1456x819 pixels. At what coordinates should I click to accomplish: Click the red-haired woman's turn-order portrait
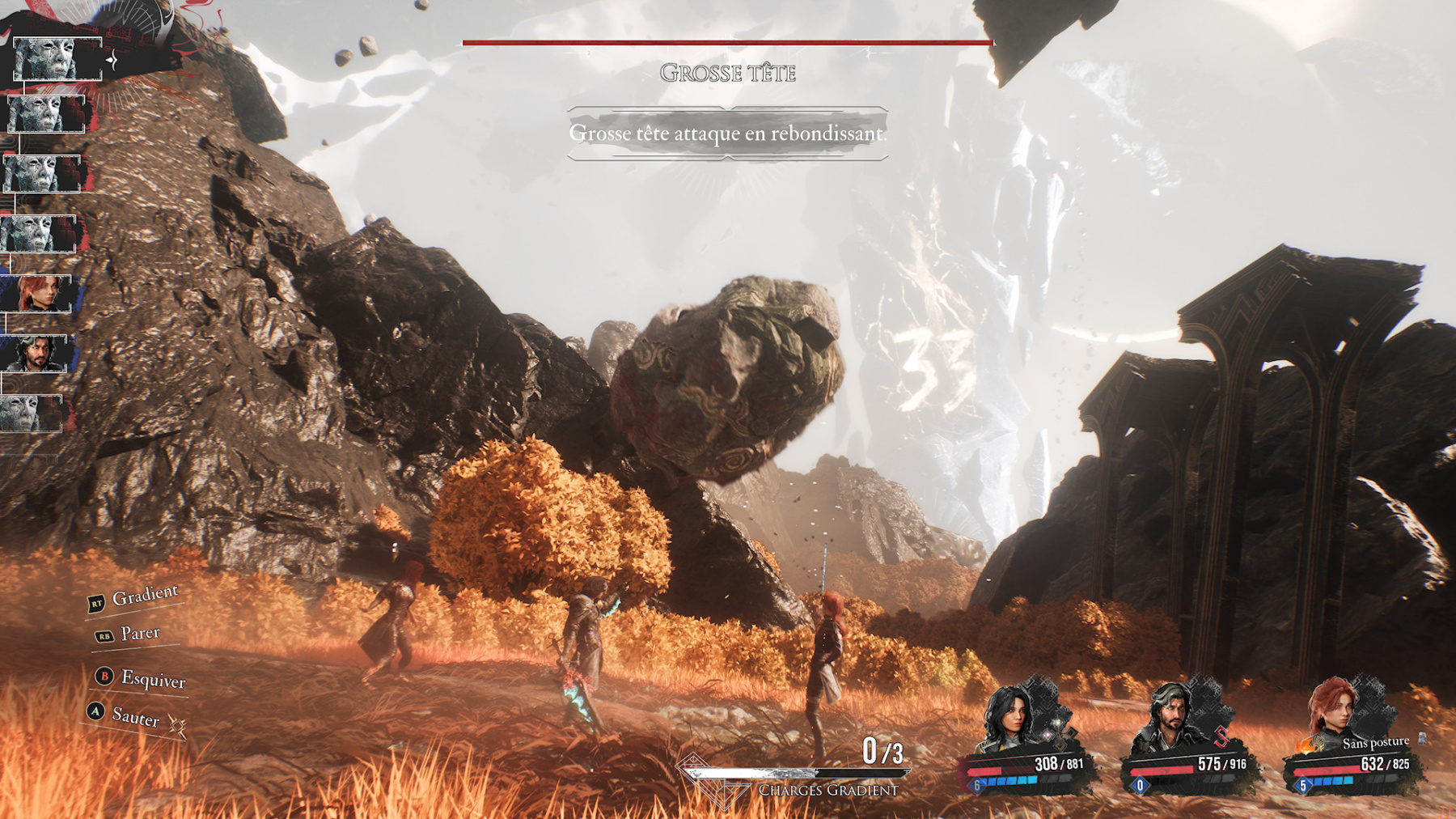coord(38,293)
